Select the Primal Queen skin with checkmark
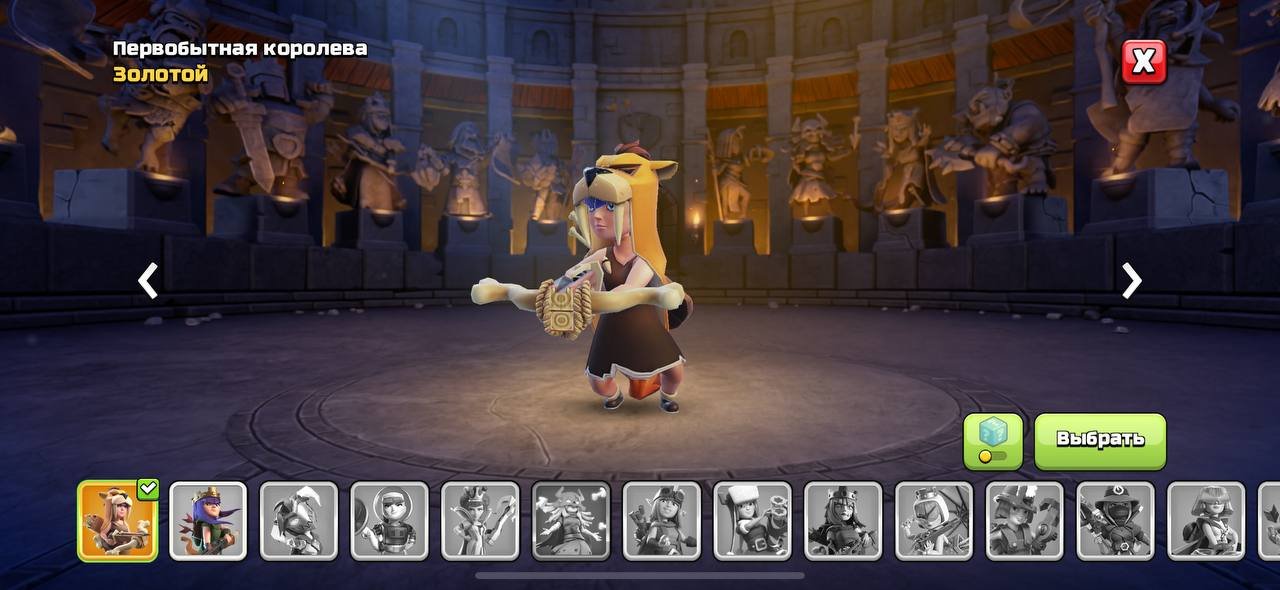 click(118, 521)
